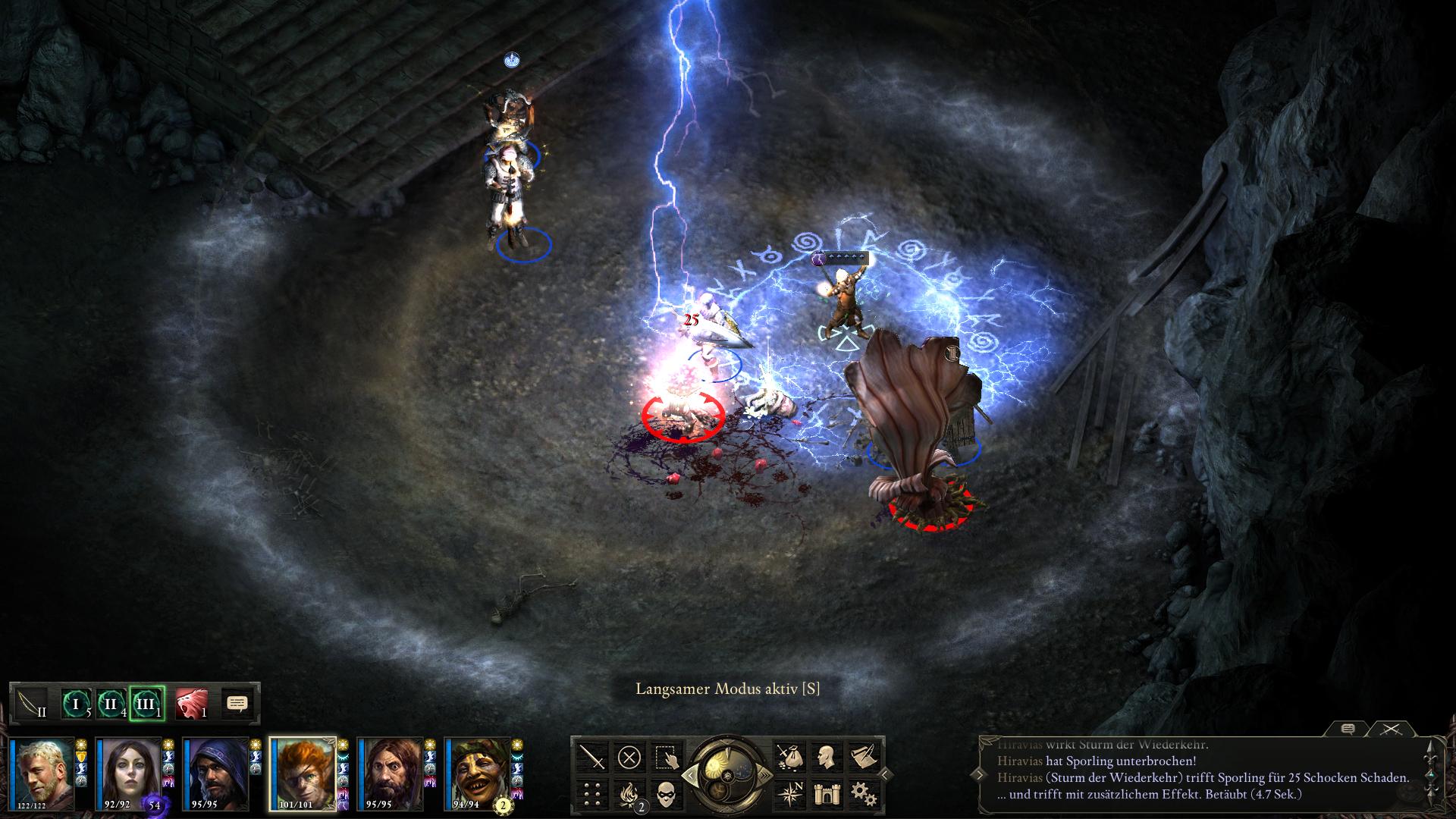Open the camp rest campfire button
The height and width of the screenshot is (819, 1456).
(629, 793)
